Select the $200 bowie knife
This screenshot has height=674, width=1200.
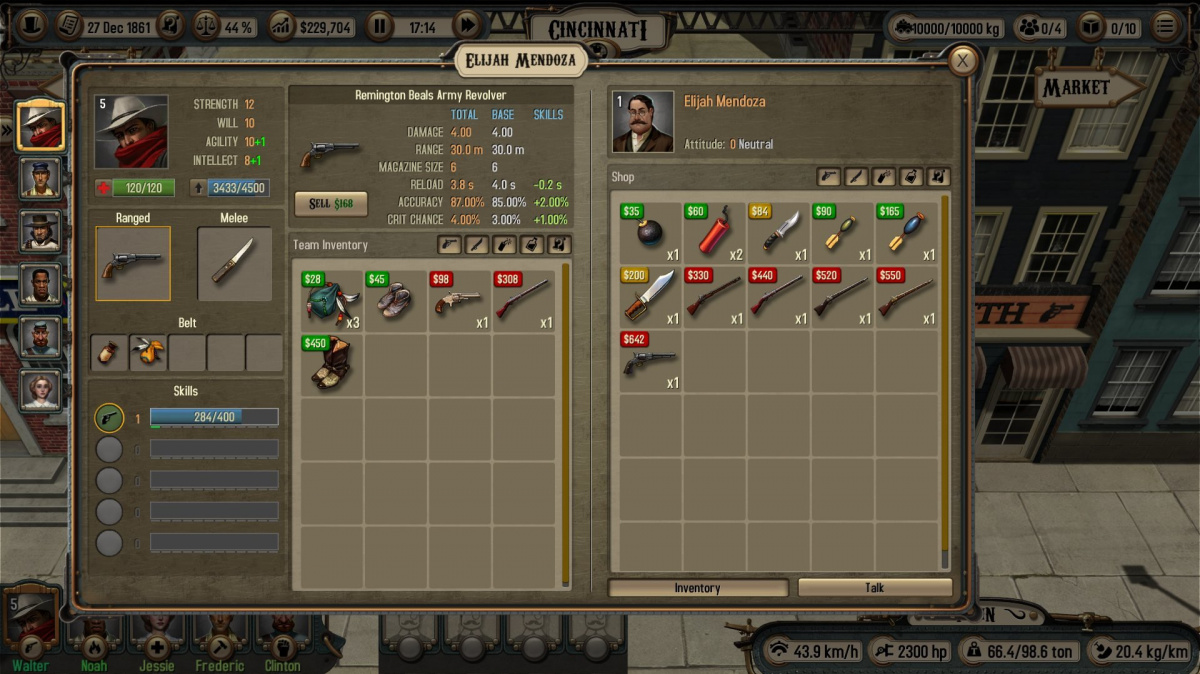651,297
